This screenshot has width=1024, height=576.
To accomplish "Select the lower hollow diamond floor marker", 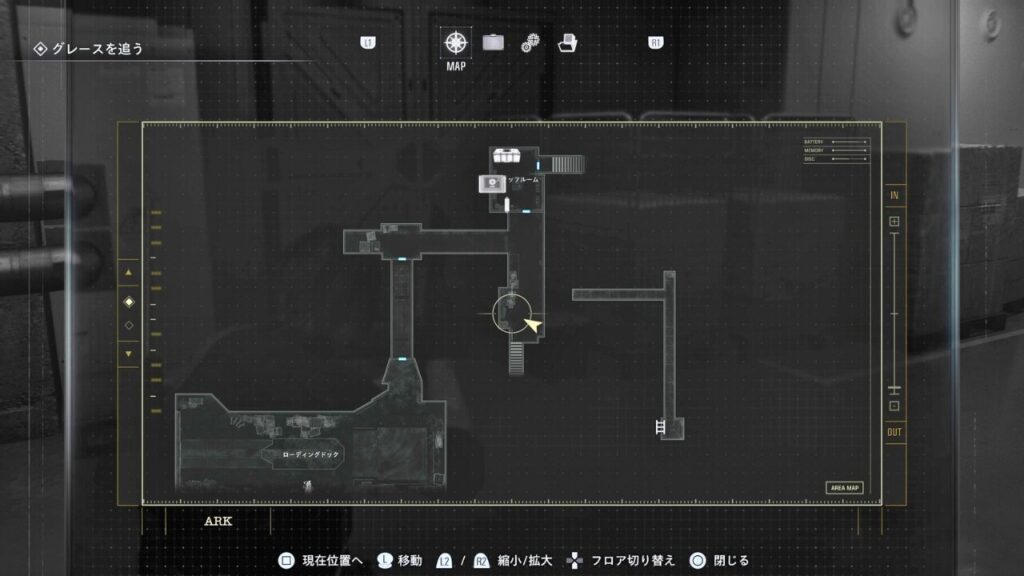I will [128, 326].
